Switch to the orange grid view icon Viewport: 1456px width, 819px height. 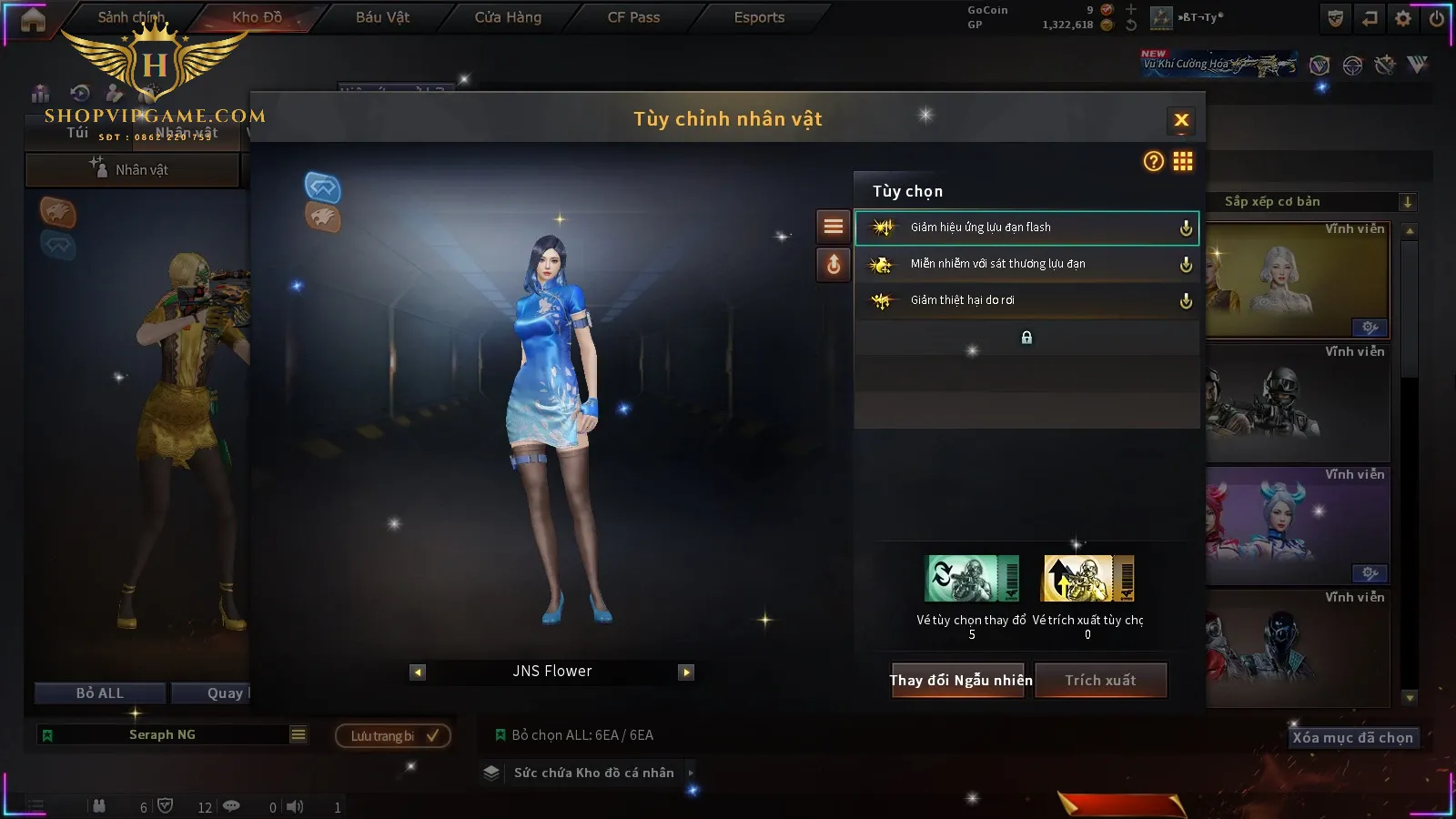click(1183, 162)
